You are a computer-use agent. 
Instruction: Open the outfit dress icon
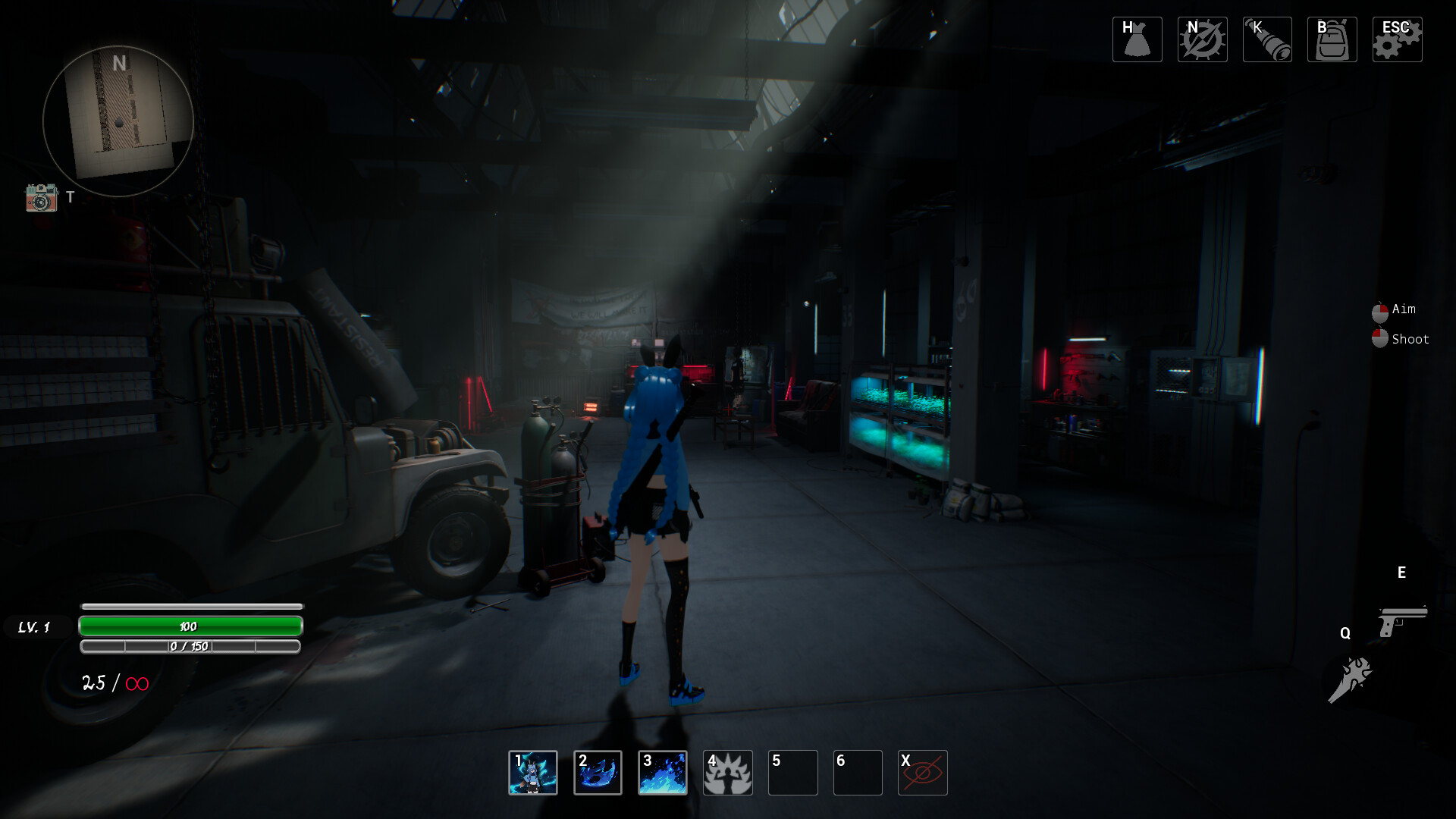point(1137,39)
